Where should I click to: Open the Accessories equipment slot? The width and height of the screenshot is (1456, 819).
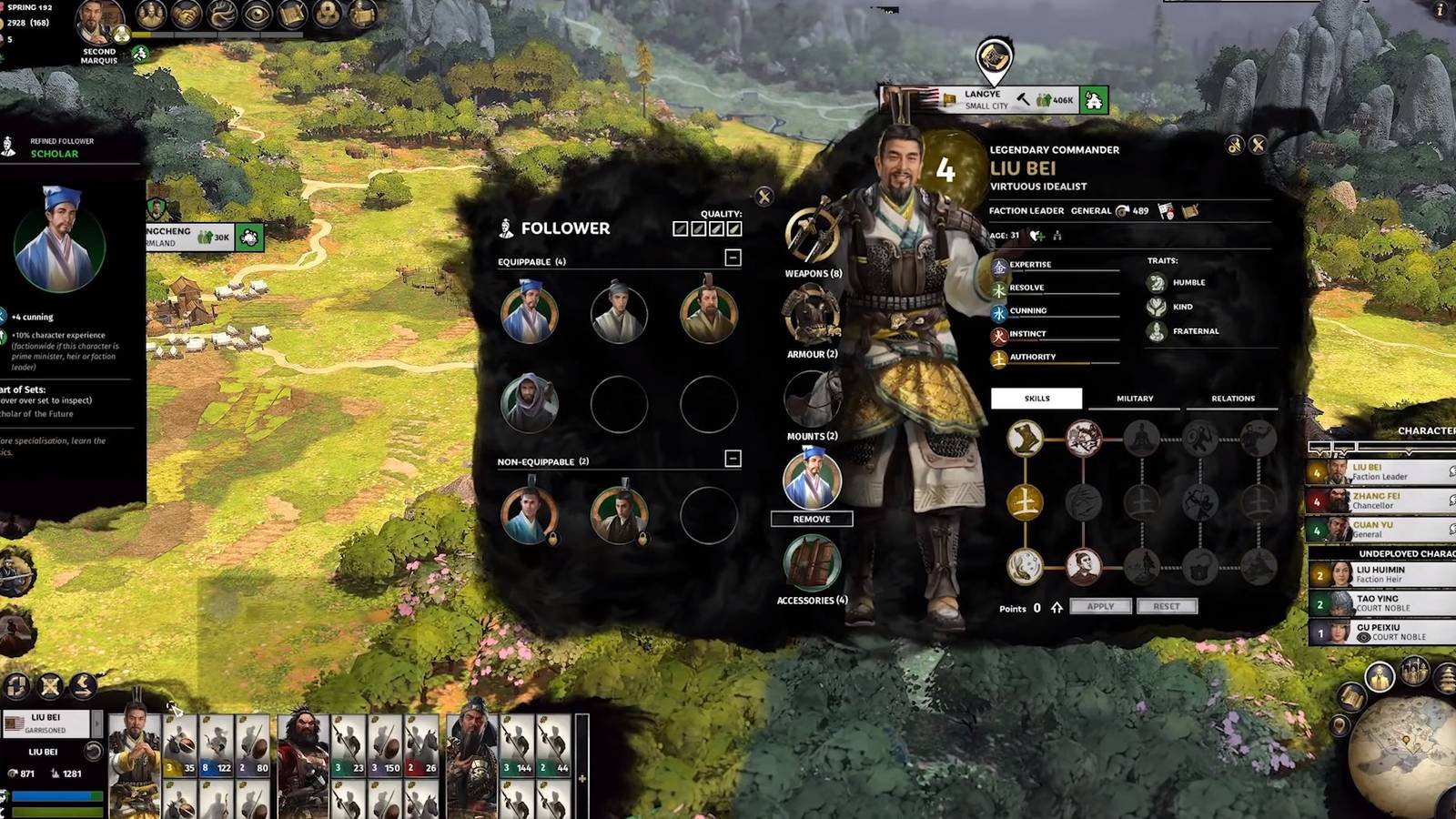[812, 562]
